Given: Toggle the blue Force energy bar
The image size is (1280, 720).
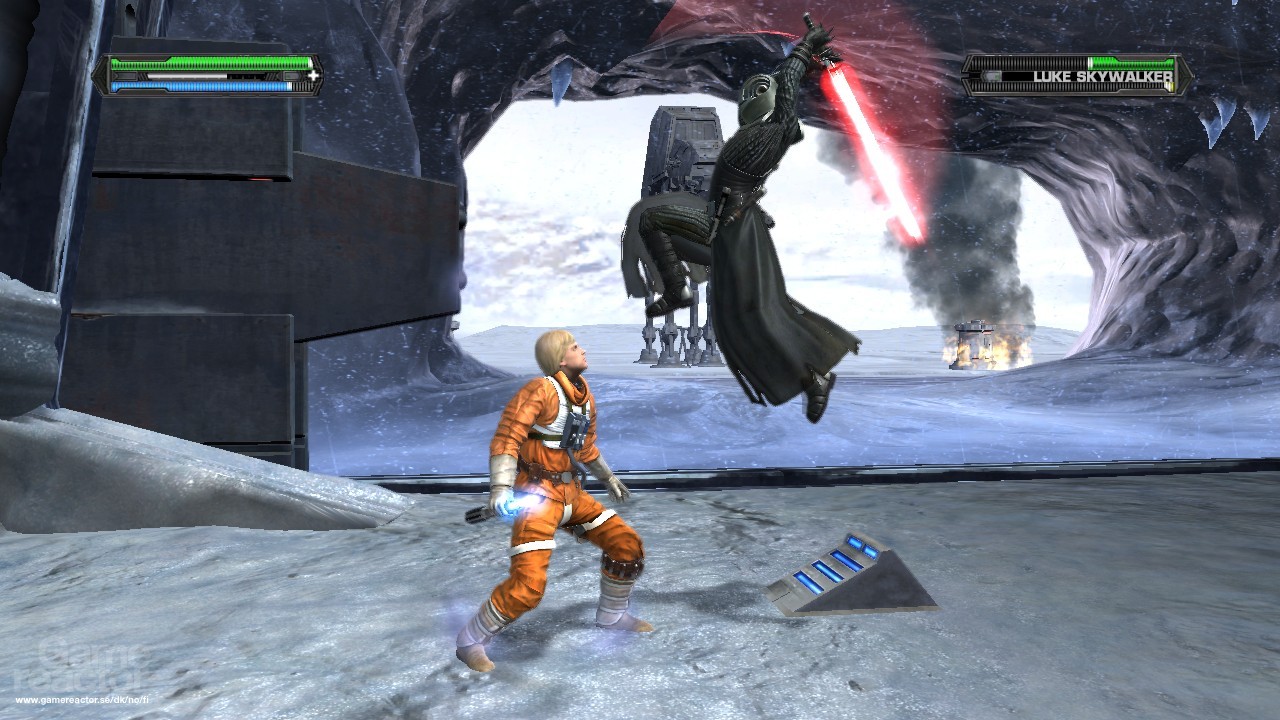Looking at the screenshot, I should click(x=200, y=88).
